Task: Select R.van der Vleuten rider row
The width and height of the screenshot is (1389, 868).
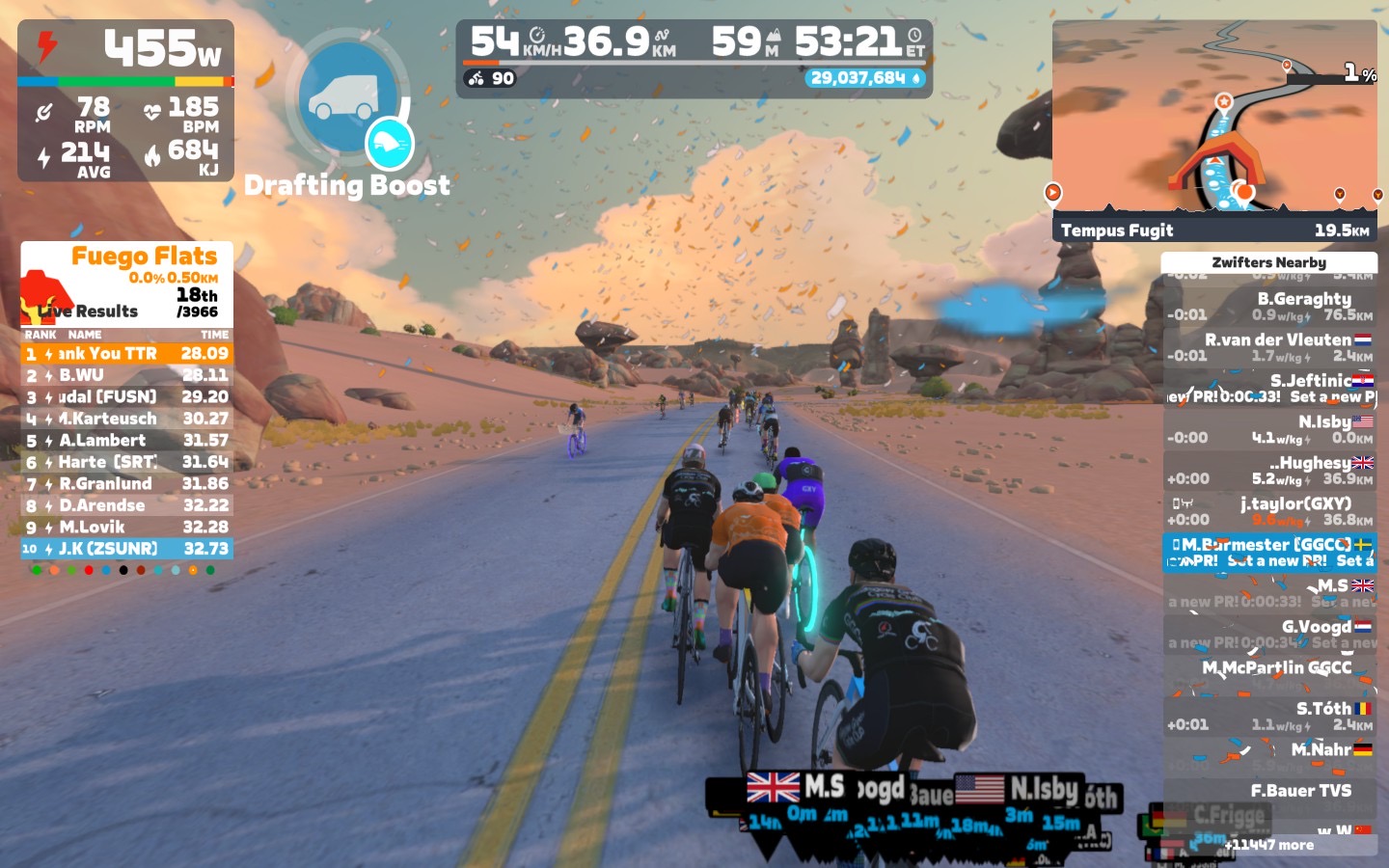Action: pos(1269,347)
